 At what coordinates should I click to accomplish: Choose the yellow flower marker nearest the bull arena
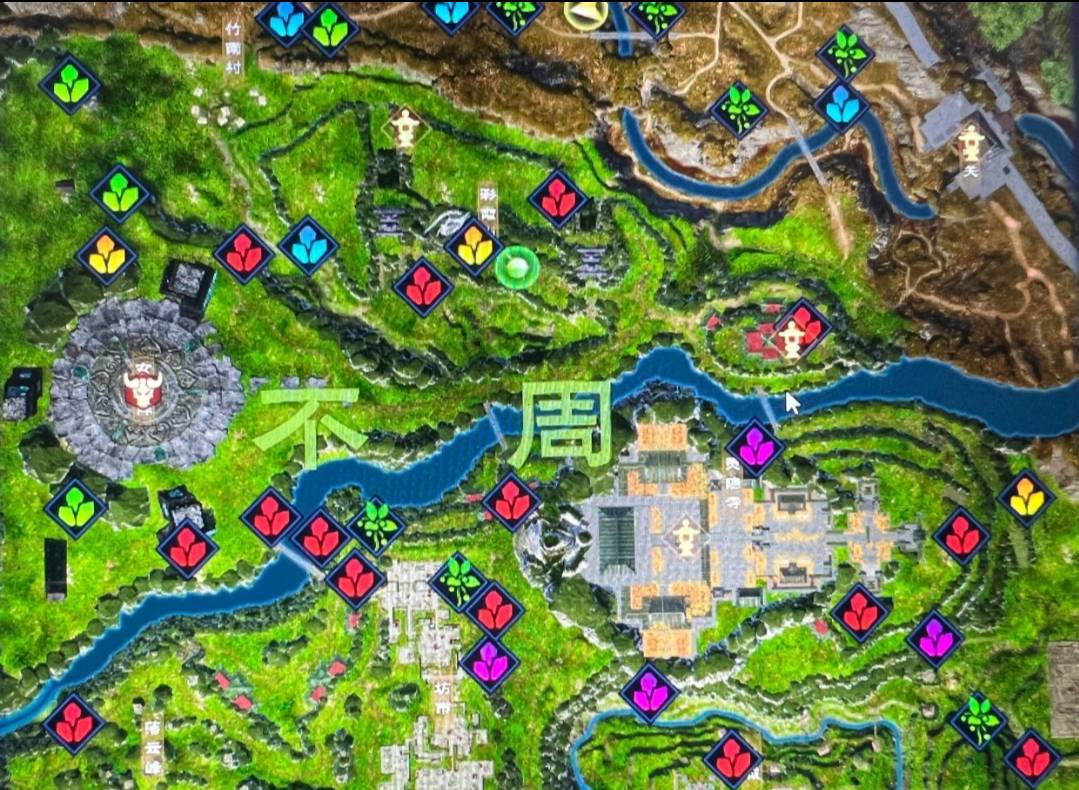coord(106,256)
